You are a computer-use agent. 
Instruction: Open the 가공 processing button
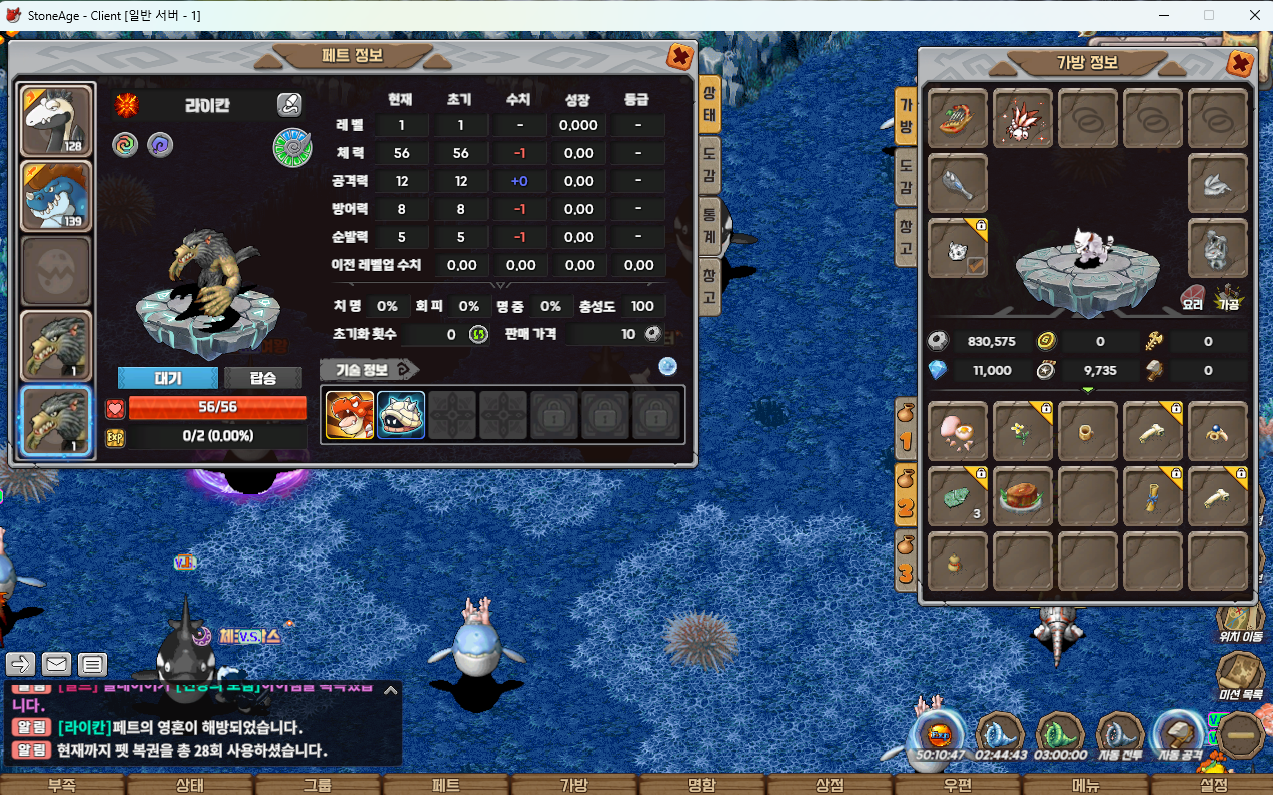pyautogui.click(x=1228, y=298)
